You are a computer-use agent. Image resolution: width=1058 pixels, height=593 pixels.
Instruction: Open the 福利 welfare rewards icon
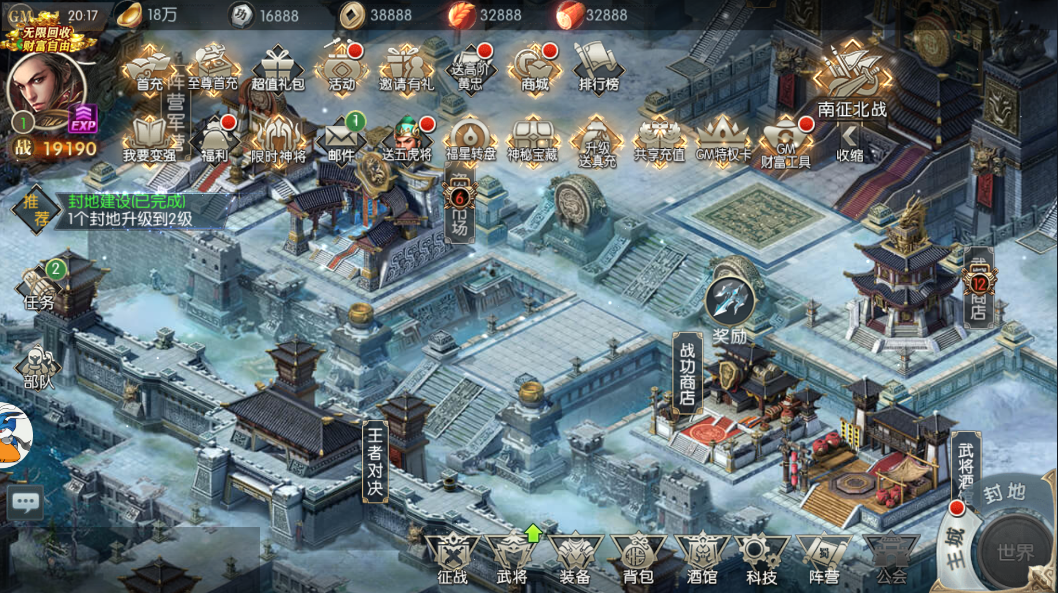click(x=214, y=139)
